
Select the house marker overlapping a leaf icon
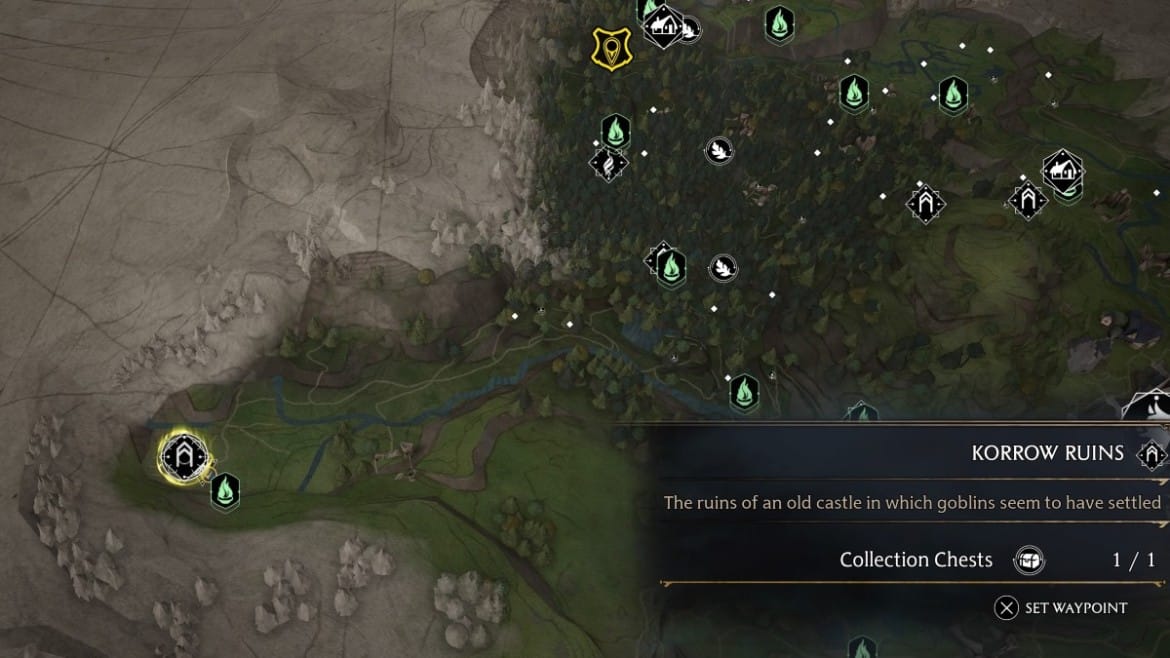point(664,27)
